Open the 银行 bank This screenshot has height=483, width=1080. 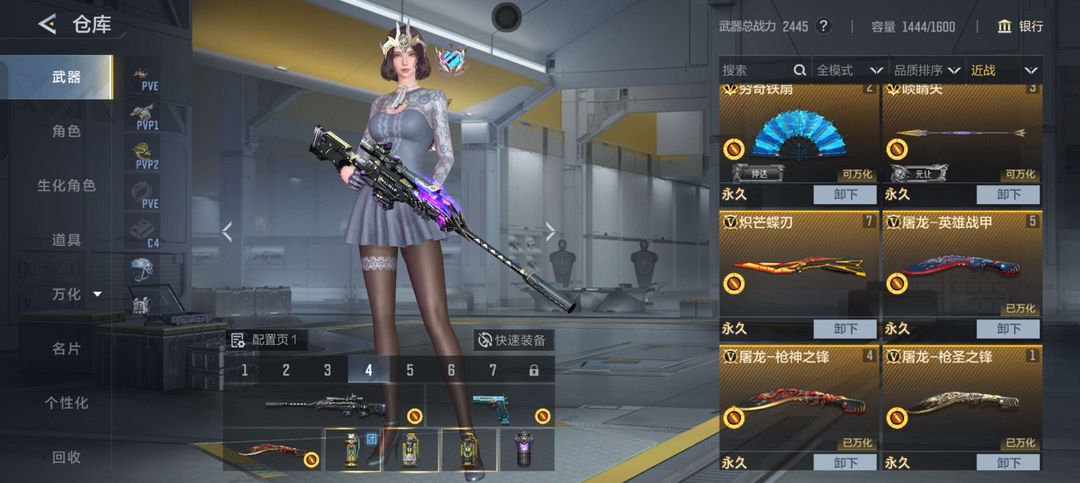click(1020, 26)
